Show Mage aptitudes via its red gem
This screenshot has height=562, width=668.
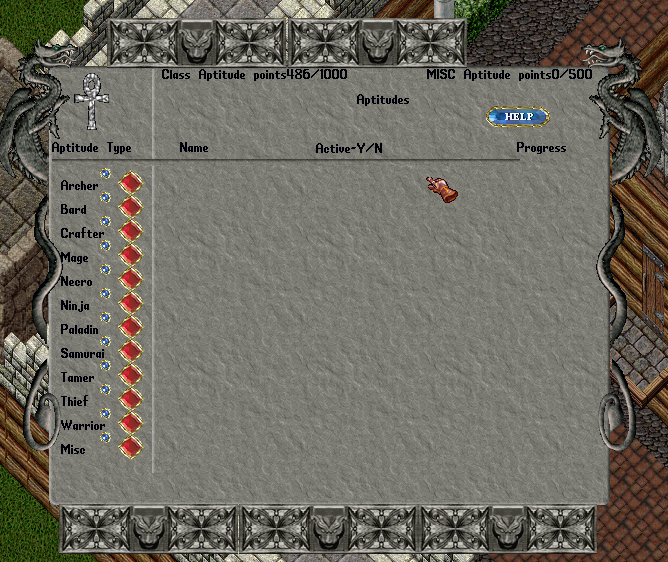(131, 257)
